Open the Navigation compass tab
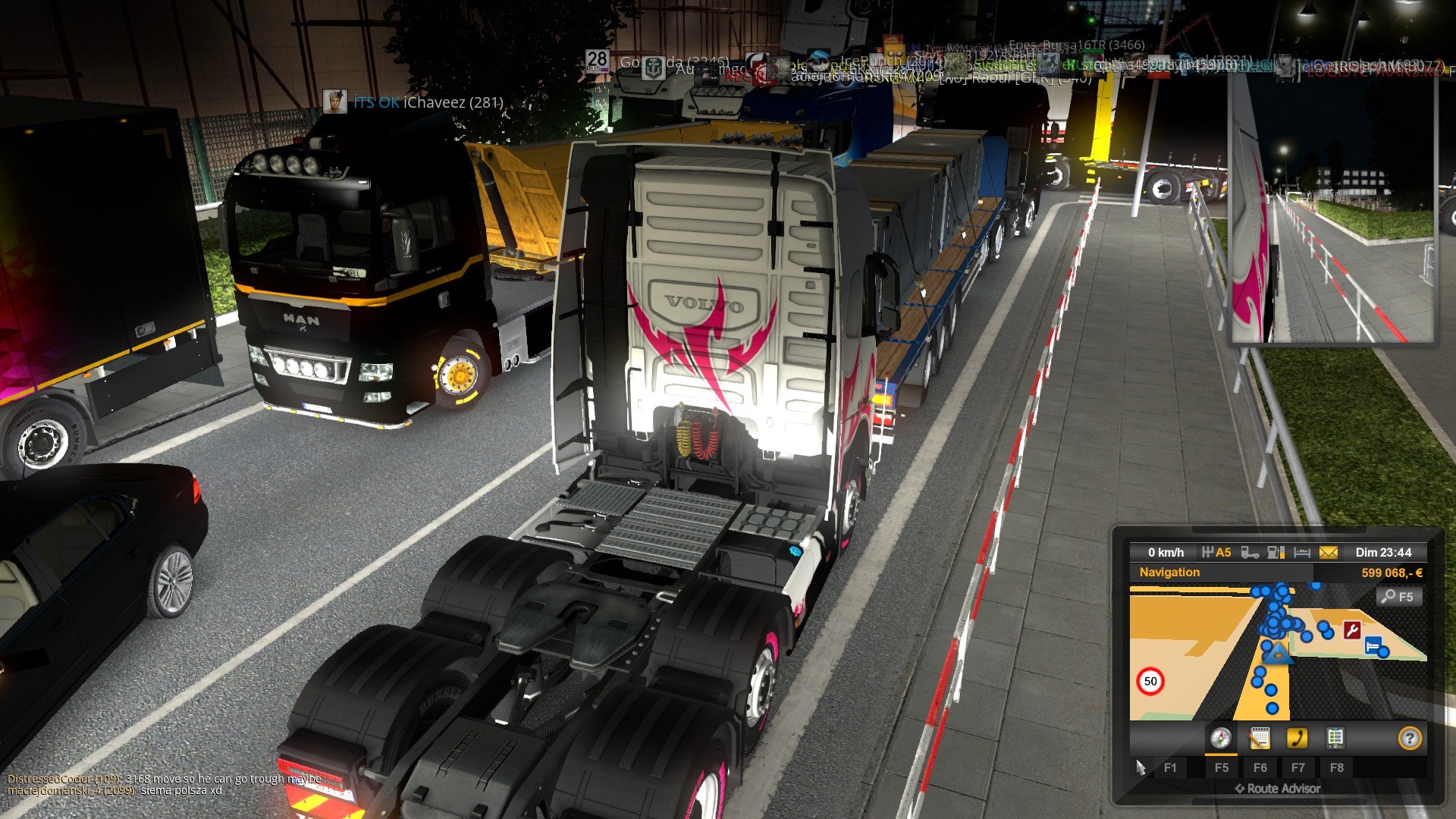1456x819 pixels. (1220, 738)
